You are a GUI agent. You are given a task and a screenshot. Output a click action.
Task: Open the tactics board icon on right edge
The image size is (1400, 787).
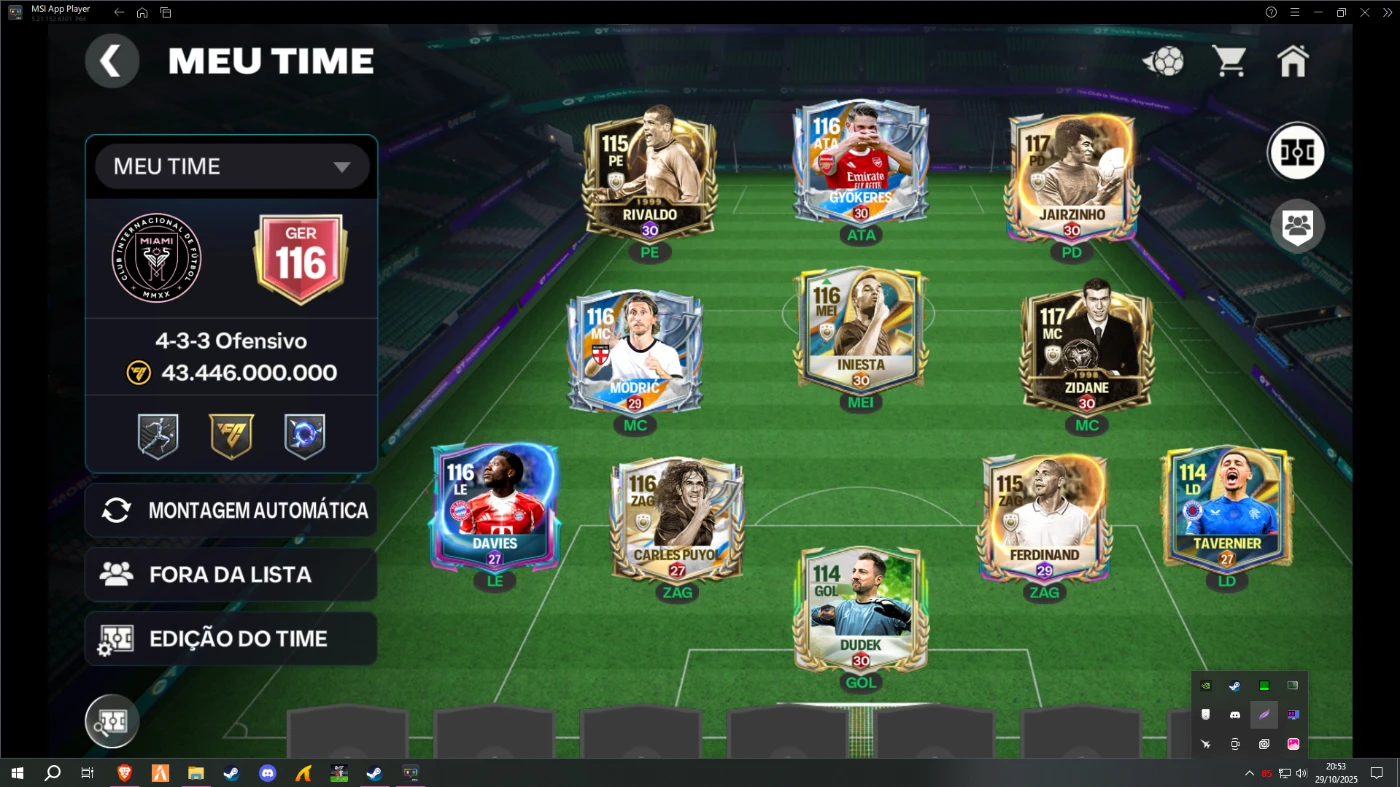(1296, 151)
